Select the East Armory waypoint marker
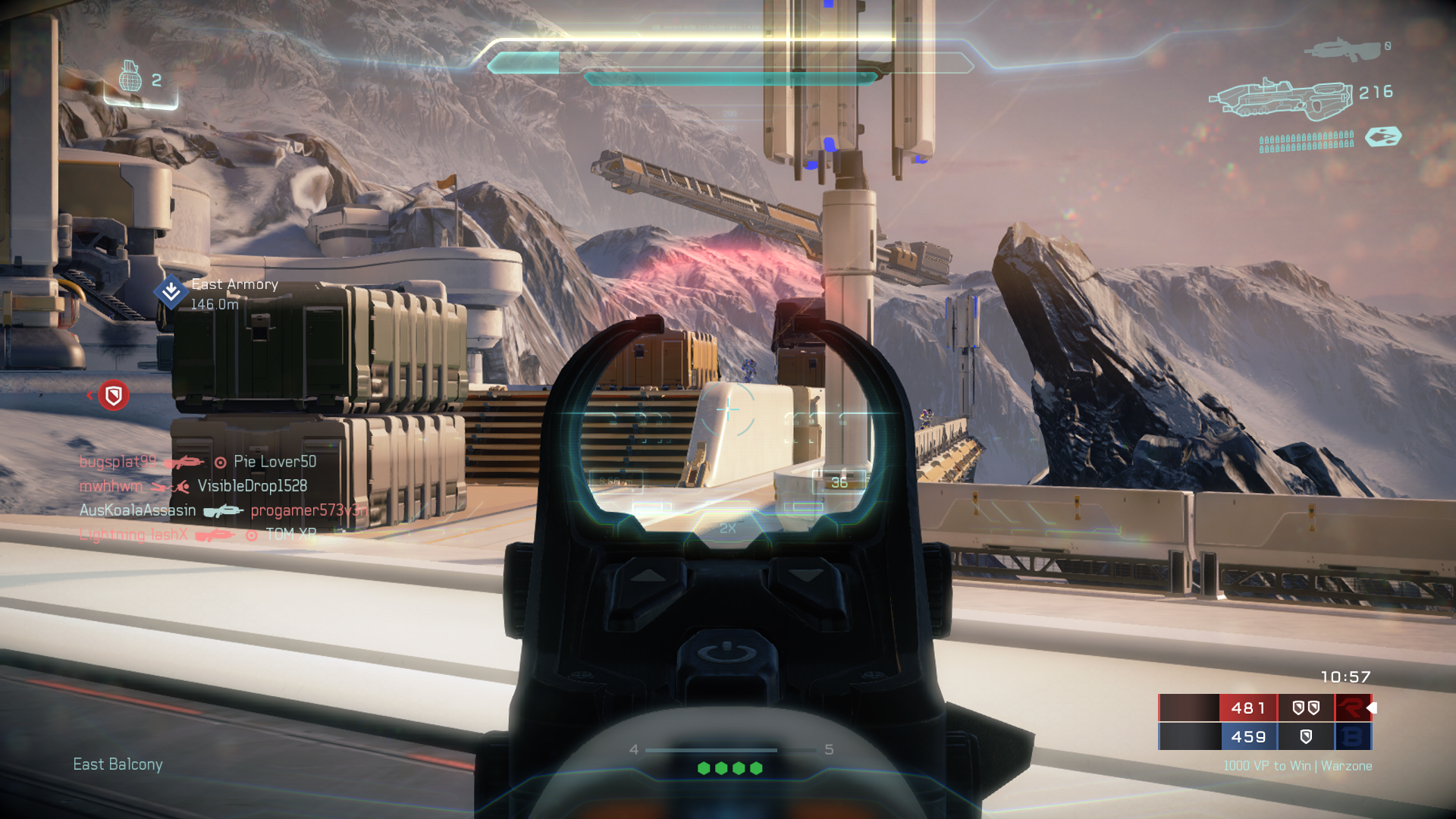Screen dimensions: 1456x819 point(171,292)
